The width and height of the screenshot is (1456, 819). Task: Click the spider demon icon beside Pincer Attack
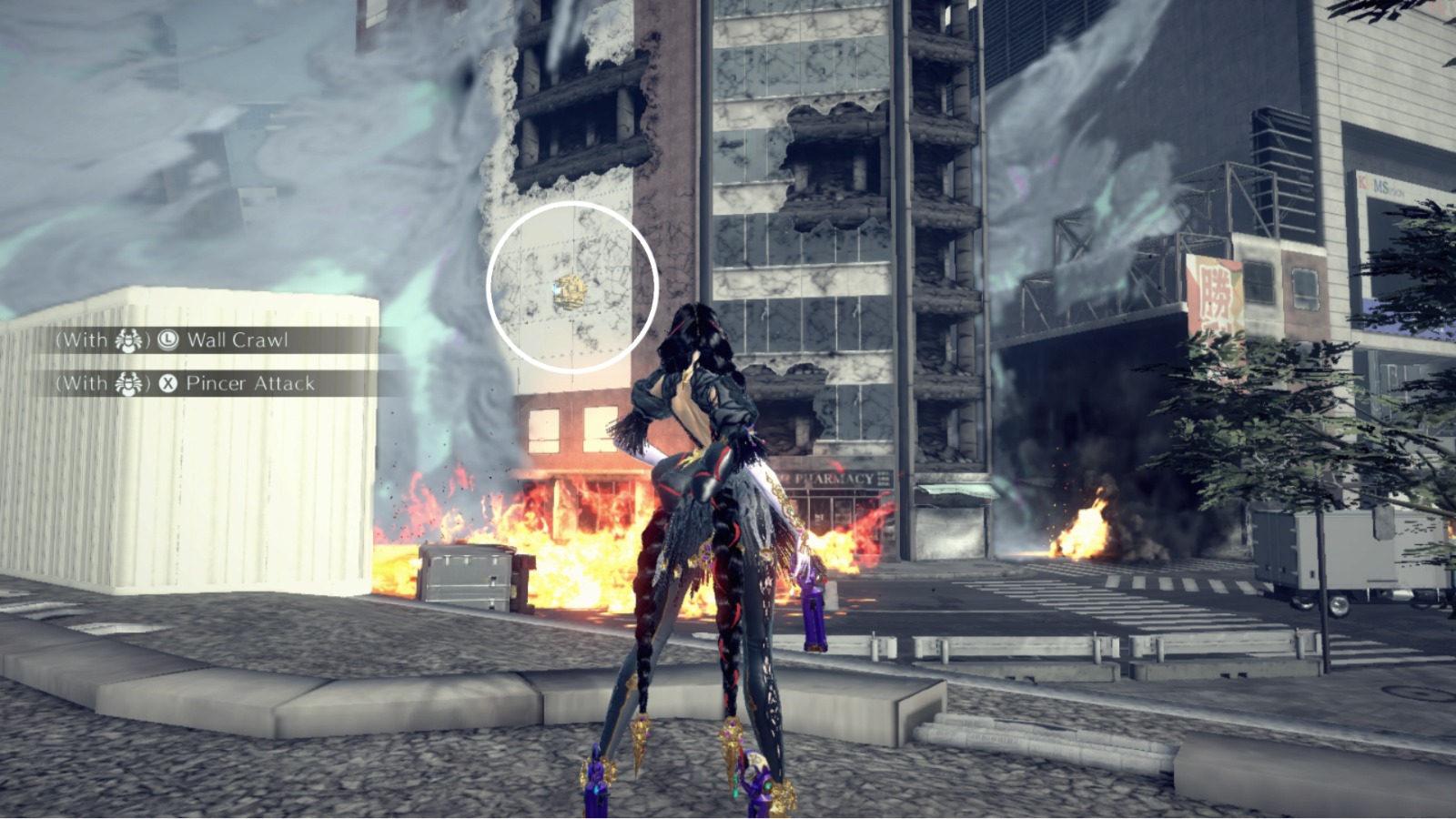128,384
